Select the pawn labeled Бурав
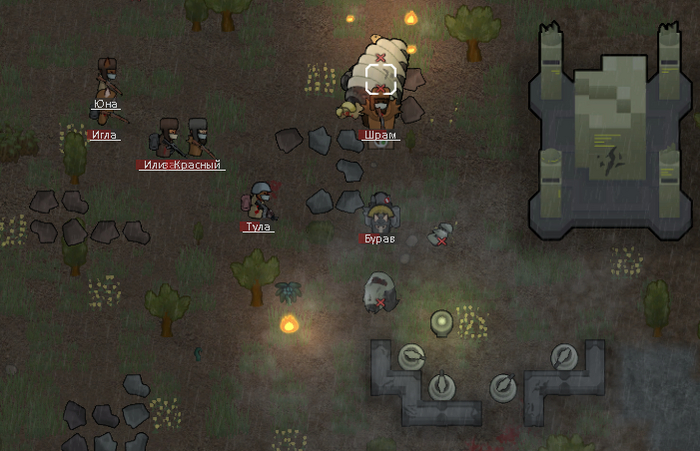The image size is (700, 451). pos(379,212)
